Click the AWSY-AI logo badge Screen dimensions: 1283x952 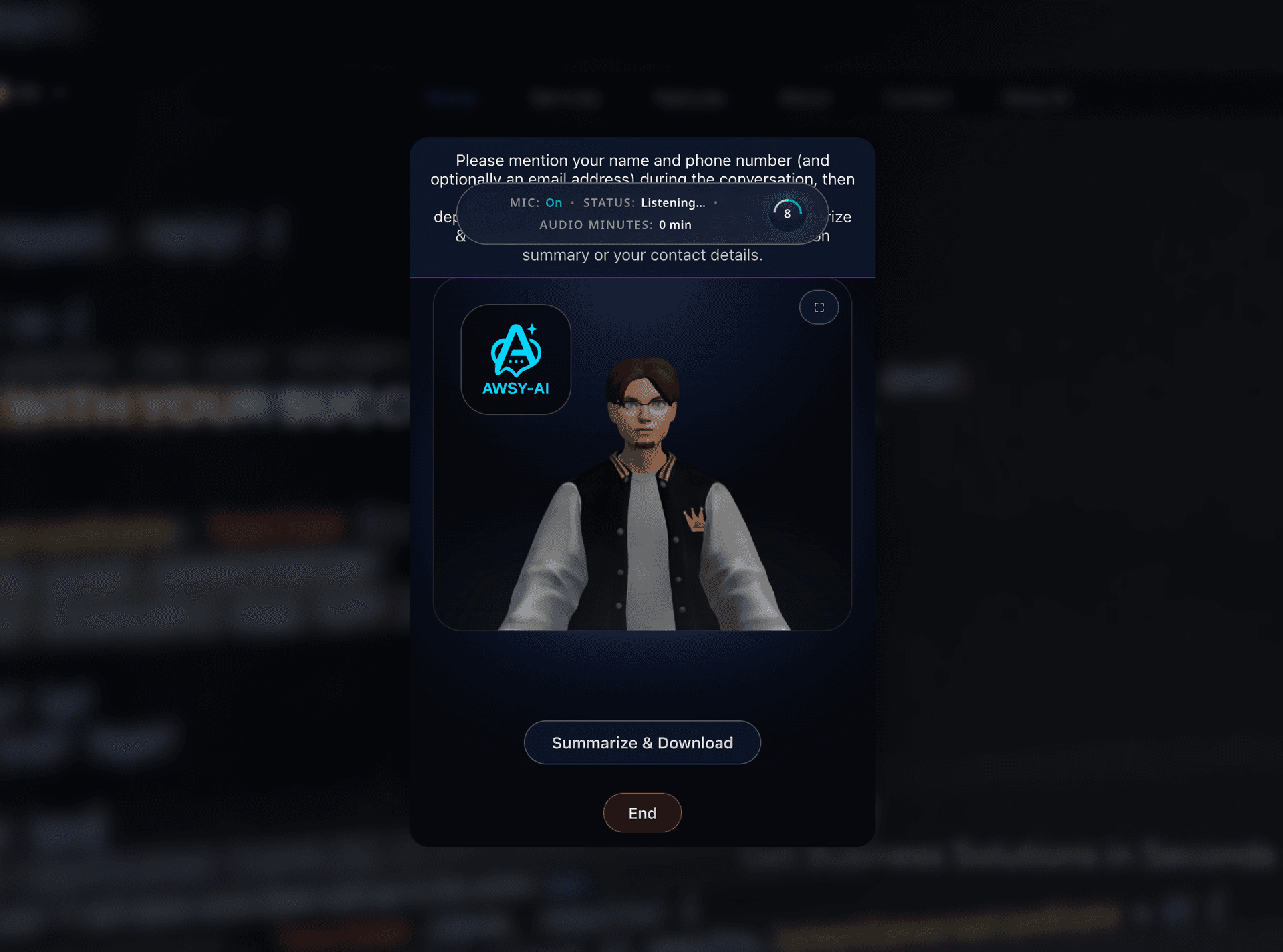515,359
